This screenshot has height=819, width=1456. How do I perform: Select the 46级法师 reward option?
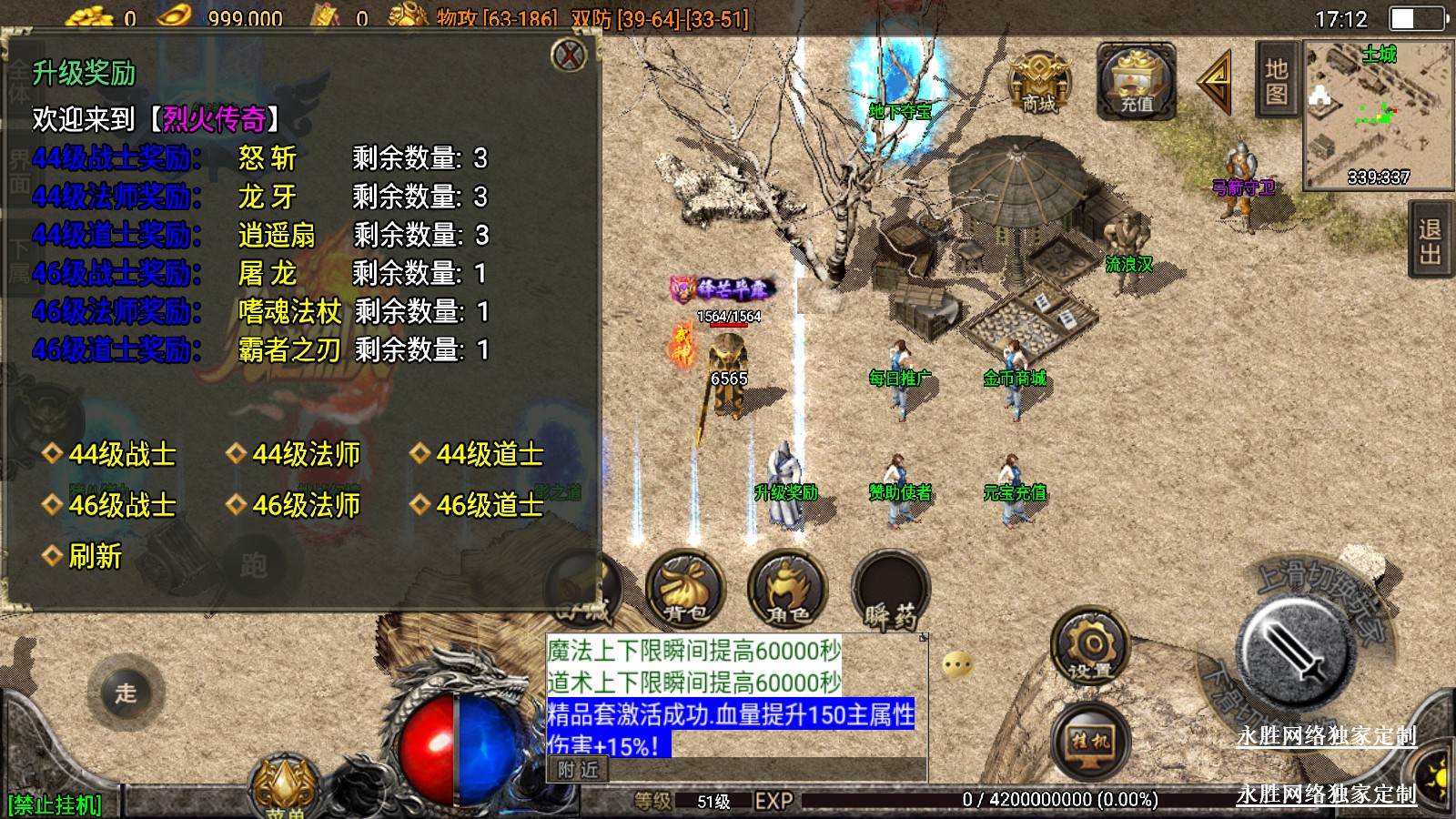click(x=305, y=505)
